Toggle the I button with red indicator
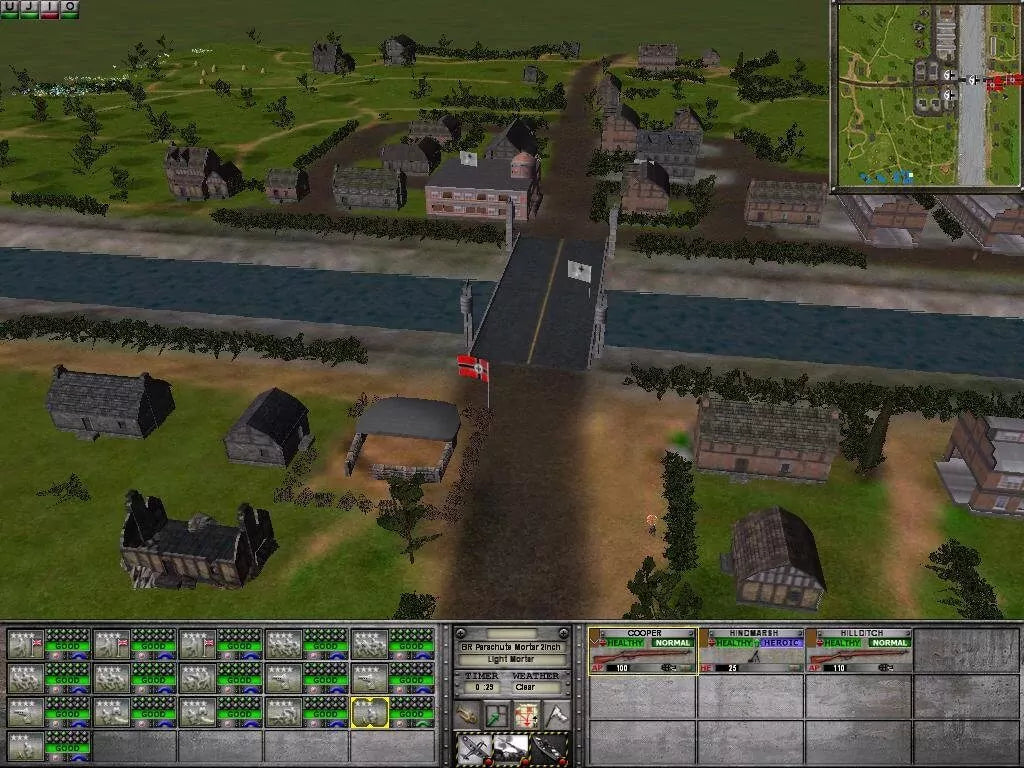 (49, 9)
